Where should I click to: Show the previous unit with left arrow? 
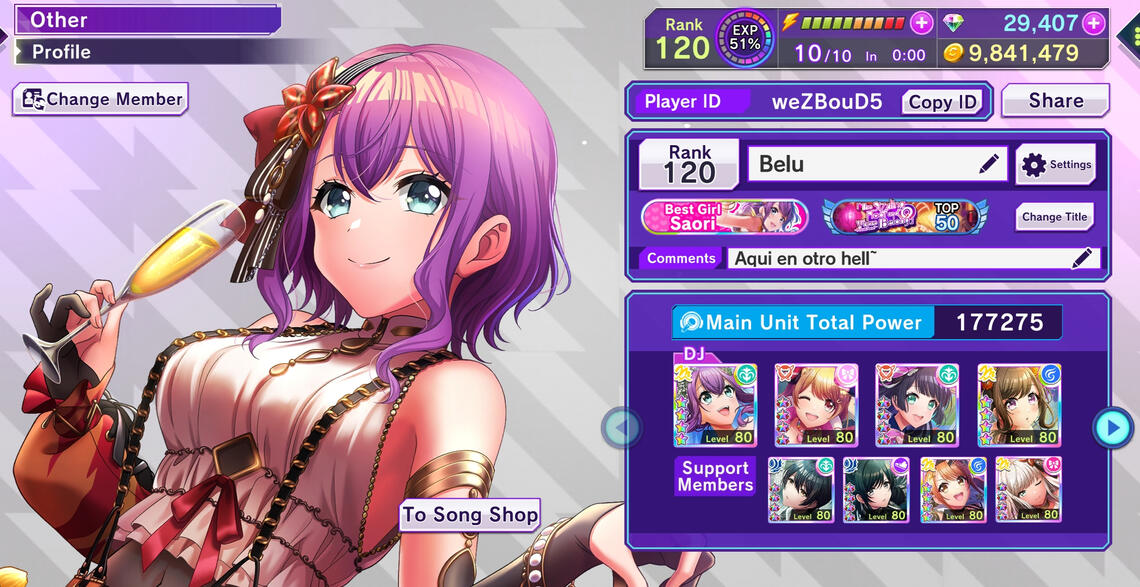click(621, 428)
